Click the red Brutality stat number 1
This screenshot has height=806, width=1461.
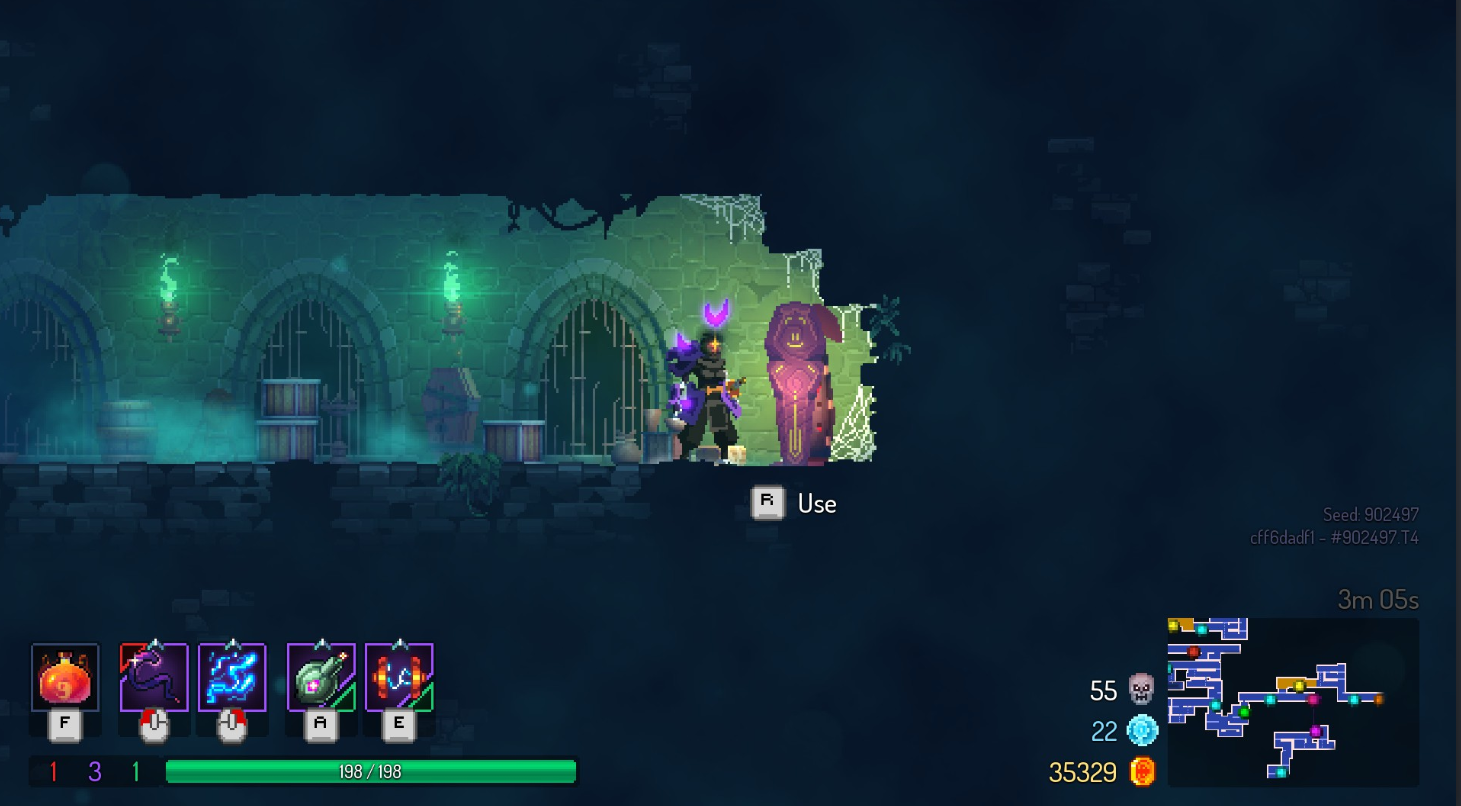point(53,771)
